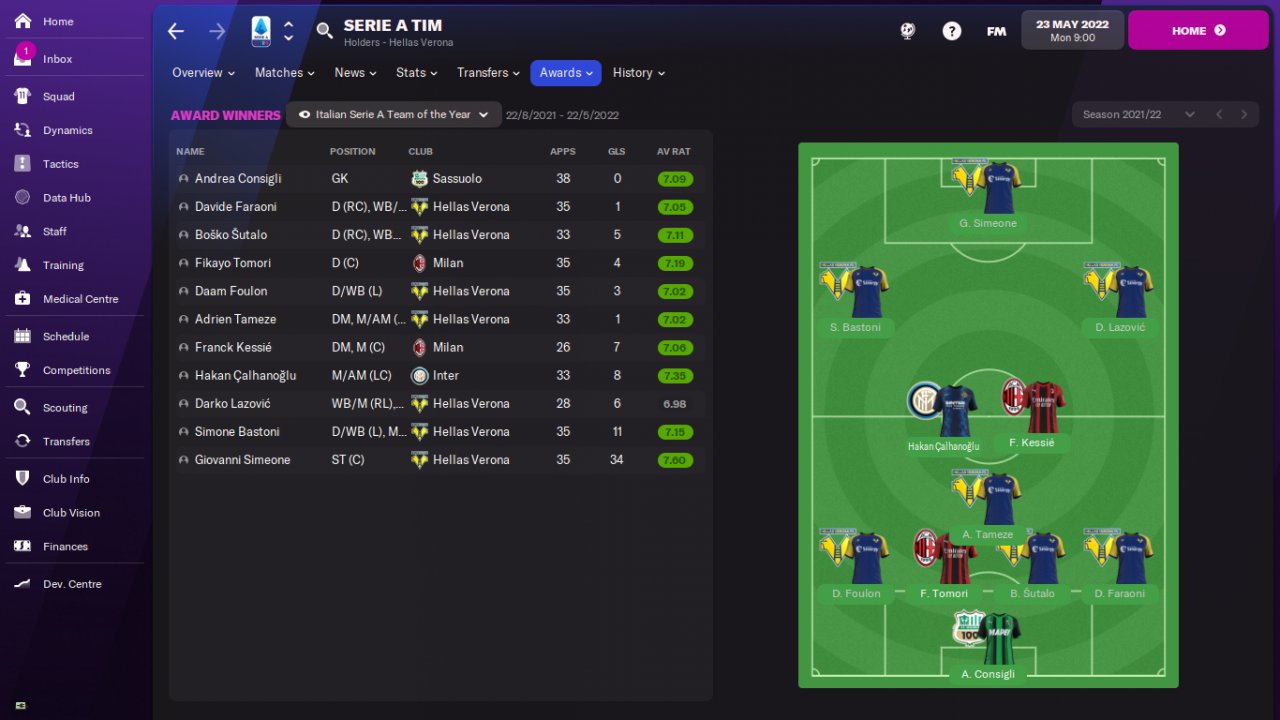Open the Tactics section
This screenshot has width=1280, height=720.
point(60,164)
